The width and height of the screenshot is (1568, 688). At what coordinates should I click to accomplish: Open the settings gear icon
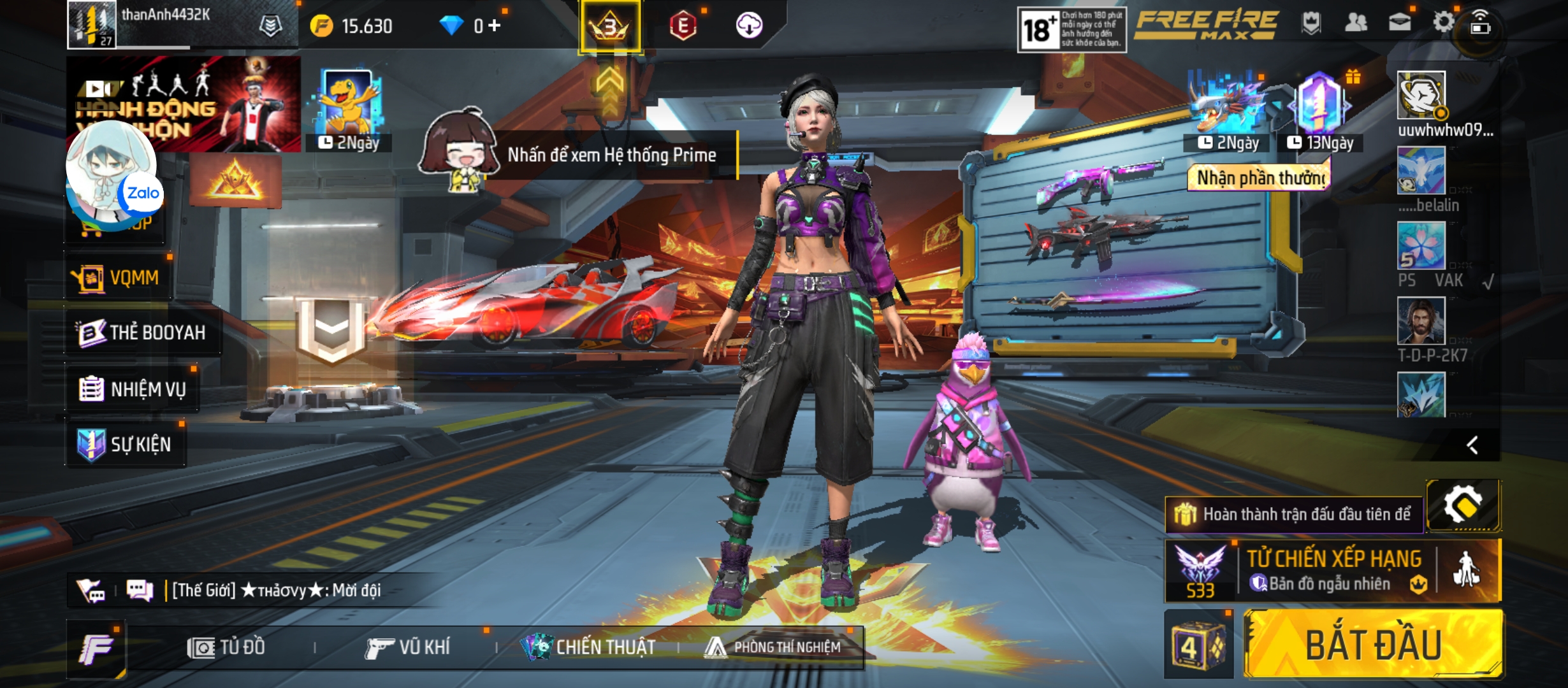(1443, 23)
